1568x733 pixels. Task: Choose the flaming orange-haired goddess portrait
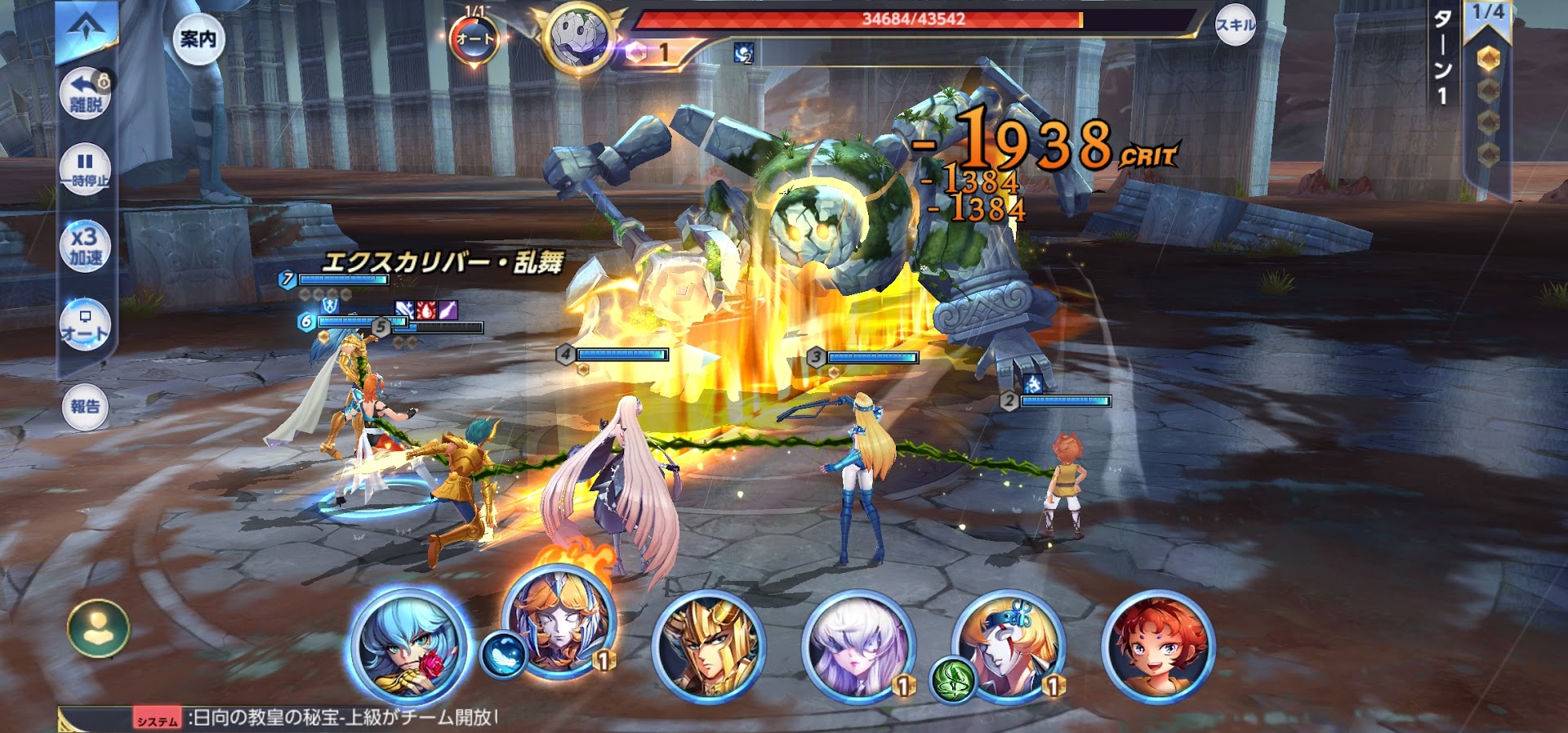[559, 623]
